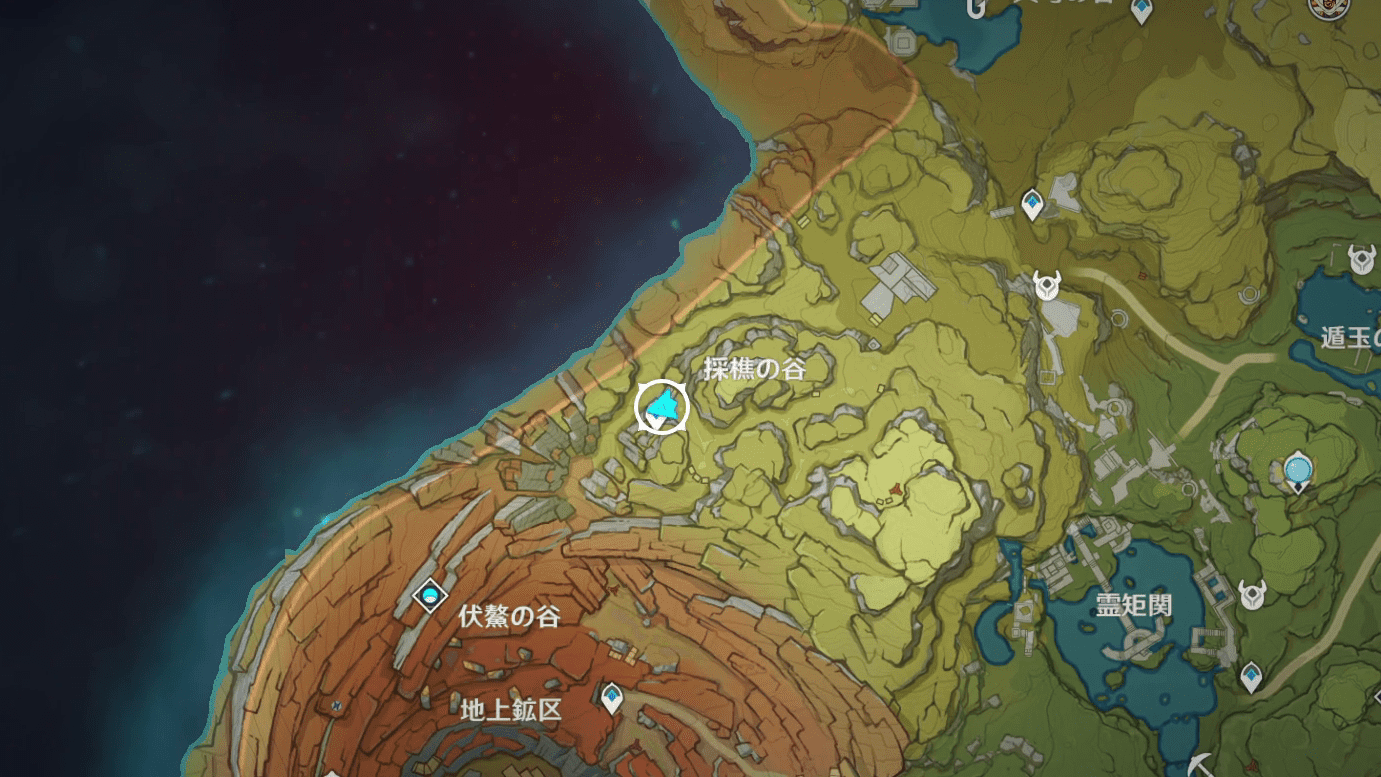
Task: Click the red campfire marker east of the player
Action: tap(896, 488)
